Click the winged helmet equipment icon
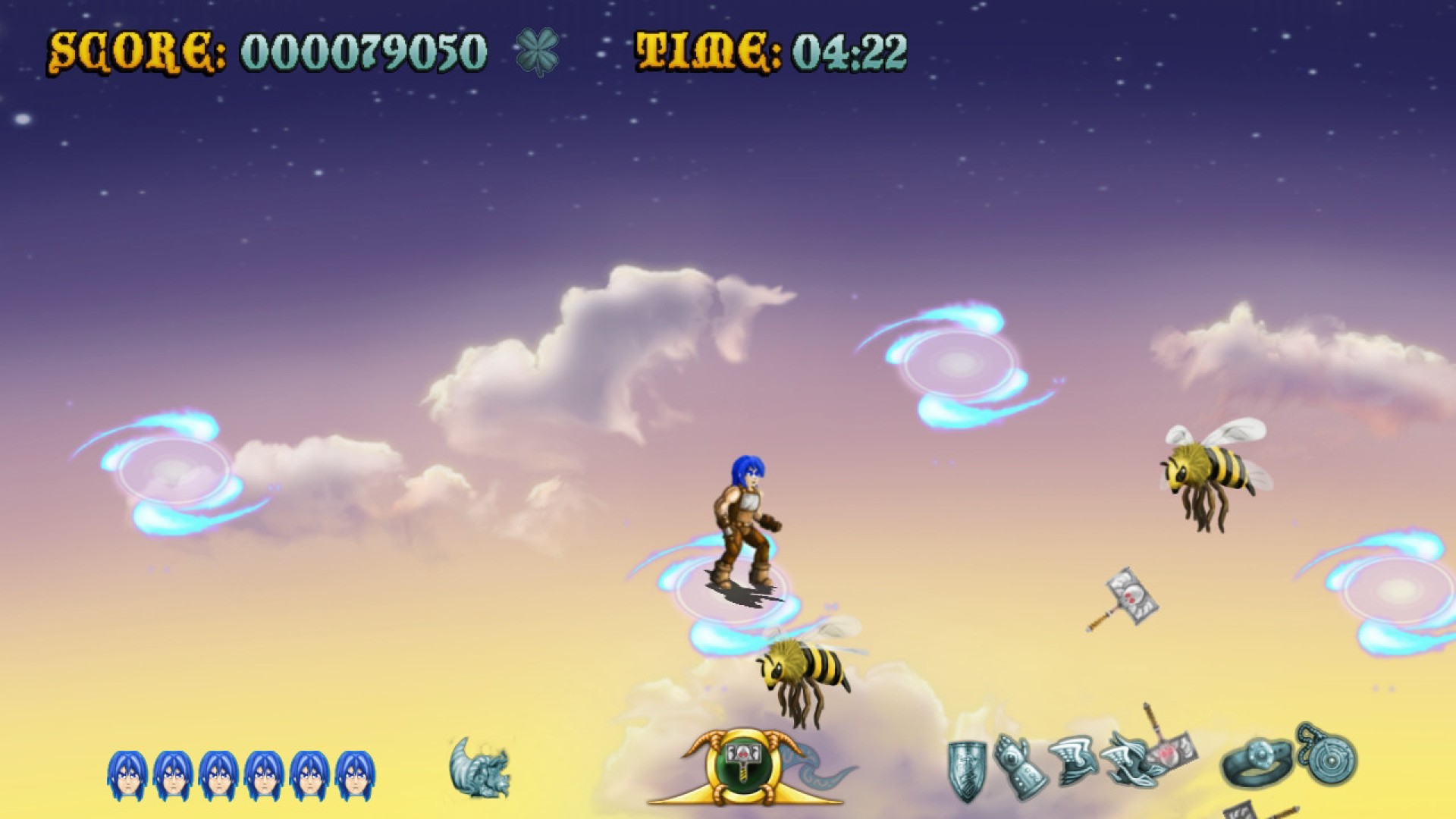 pyautogui.click(x=1072, y=758)
